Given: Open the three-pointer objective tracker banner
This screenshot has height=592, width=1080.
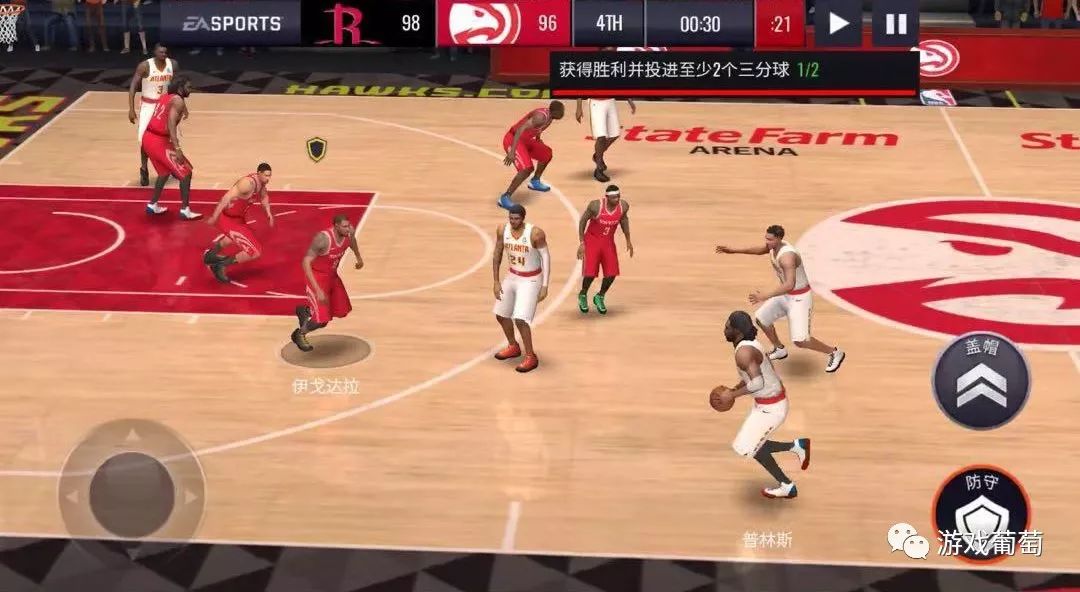Looking at the screenshot, I should pyautogui.click(x=734, y=73).
